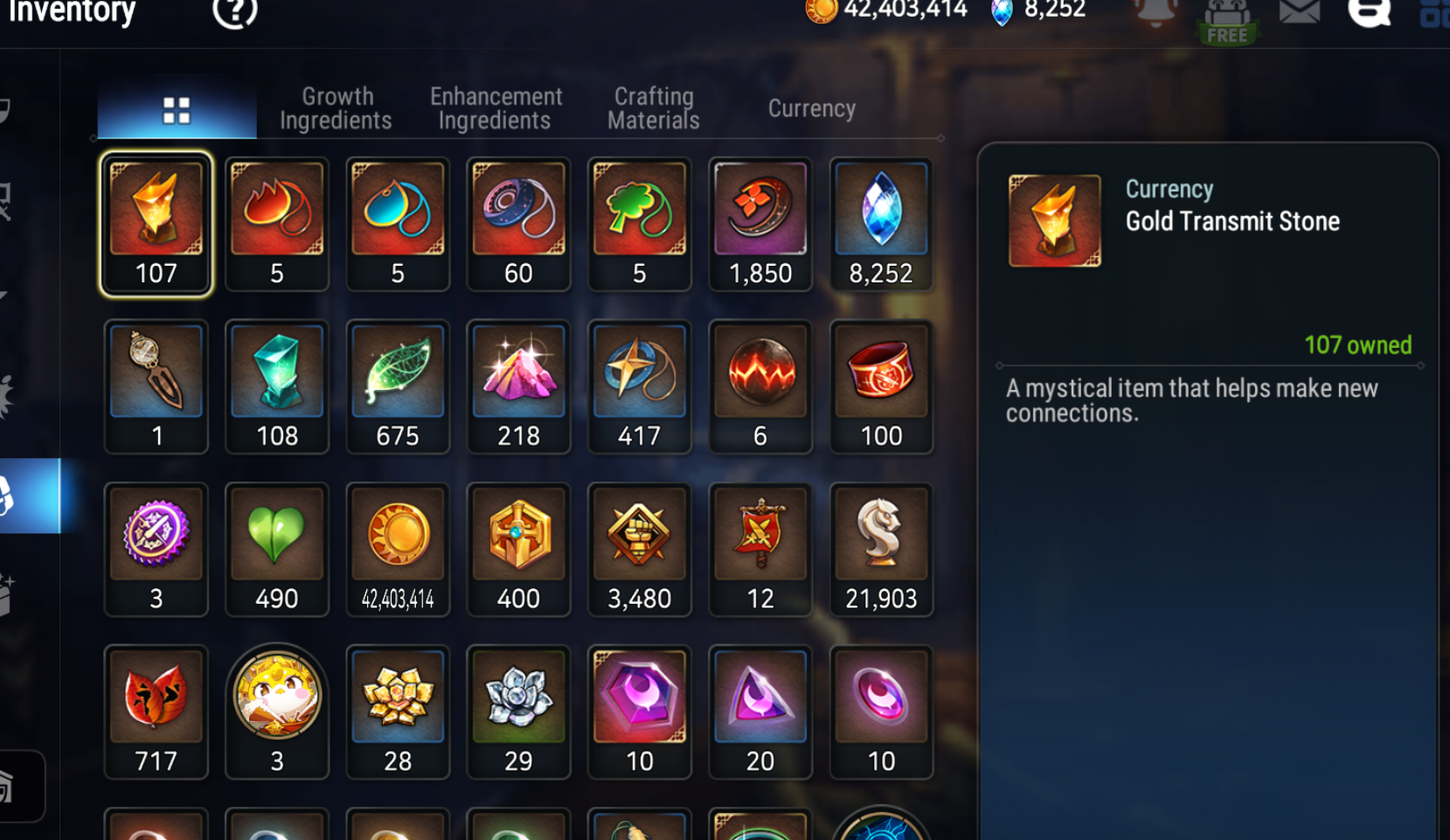Select the white knight chess piece slot
This screenshot has width=1450, height=840.
881,549
